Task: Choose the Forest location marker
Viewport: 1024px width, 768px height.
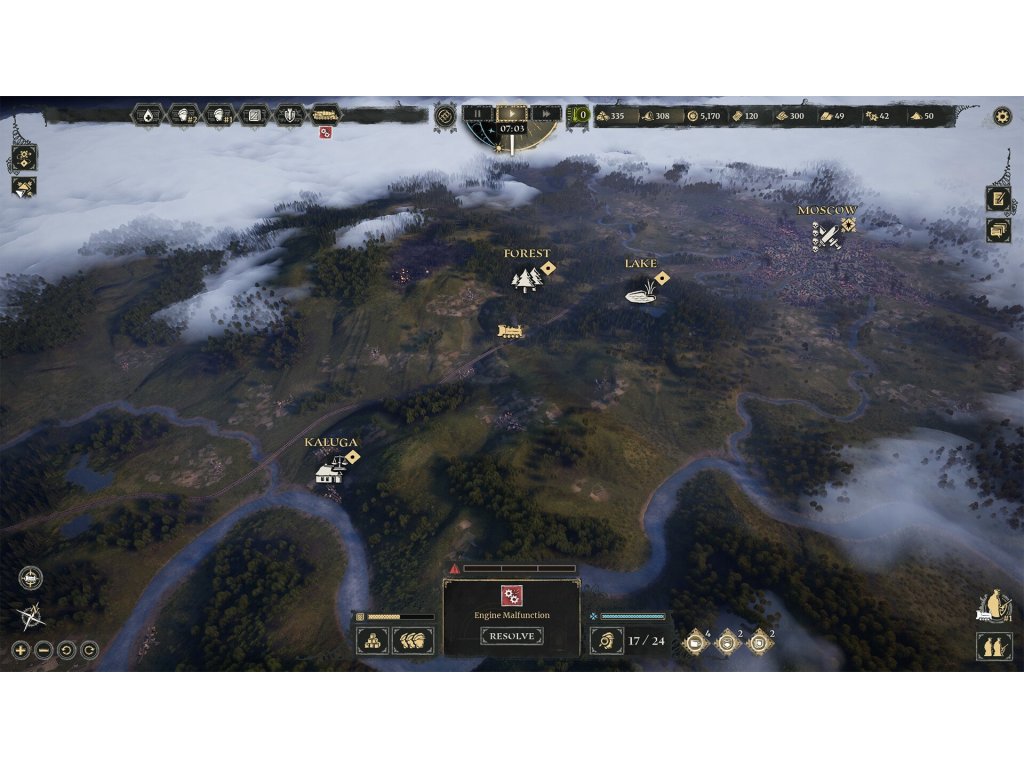Action: pyautogui.click(x=526, y=279)
